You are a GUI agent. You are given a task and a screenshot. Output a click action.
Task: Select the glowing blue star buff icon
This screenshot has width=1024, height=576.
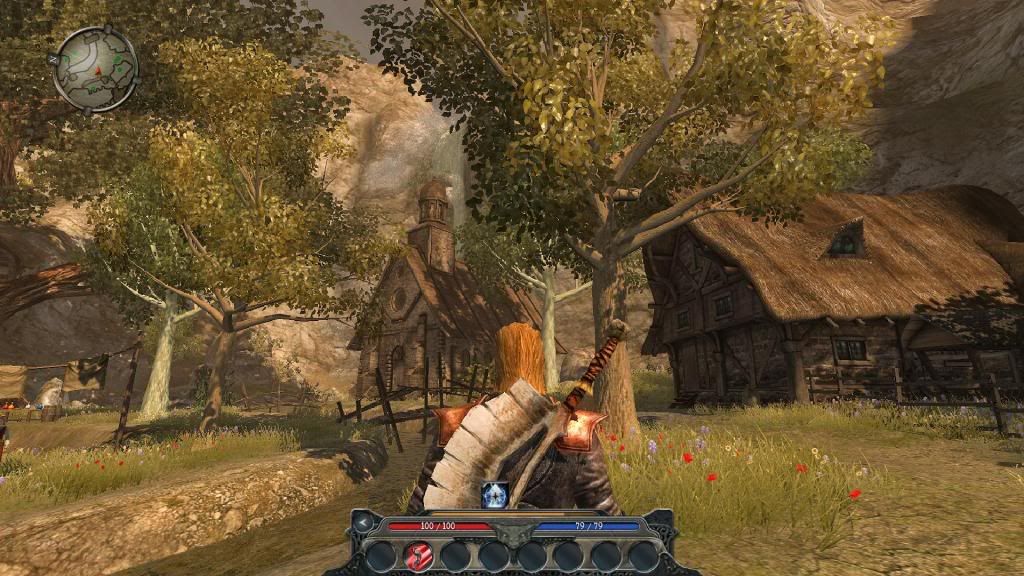tap(496, 493)
